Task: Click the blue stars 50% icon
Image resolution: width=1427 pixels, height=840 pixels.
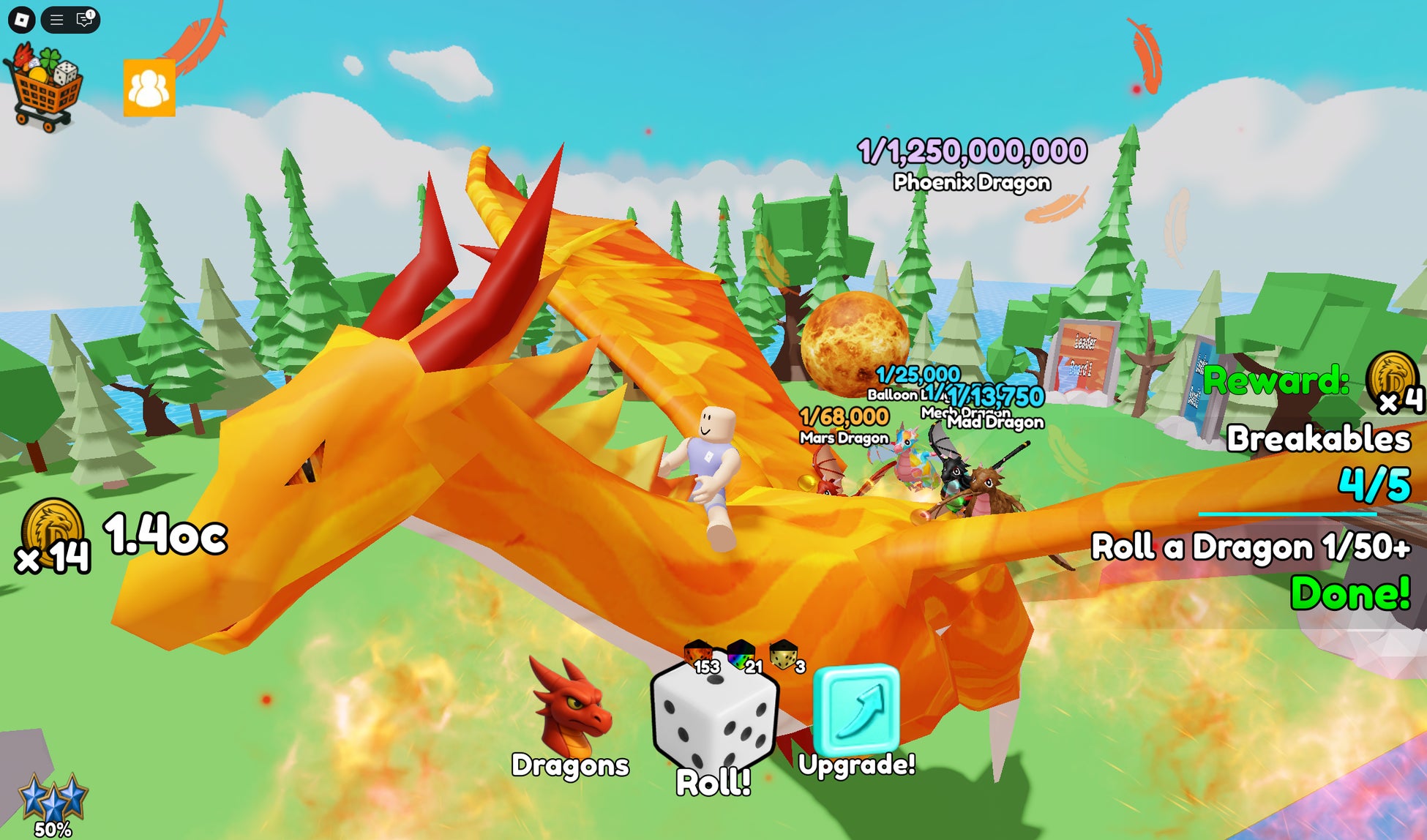Action: click(53, 801)
